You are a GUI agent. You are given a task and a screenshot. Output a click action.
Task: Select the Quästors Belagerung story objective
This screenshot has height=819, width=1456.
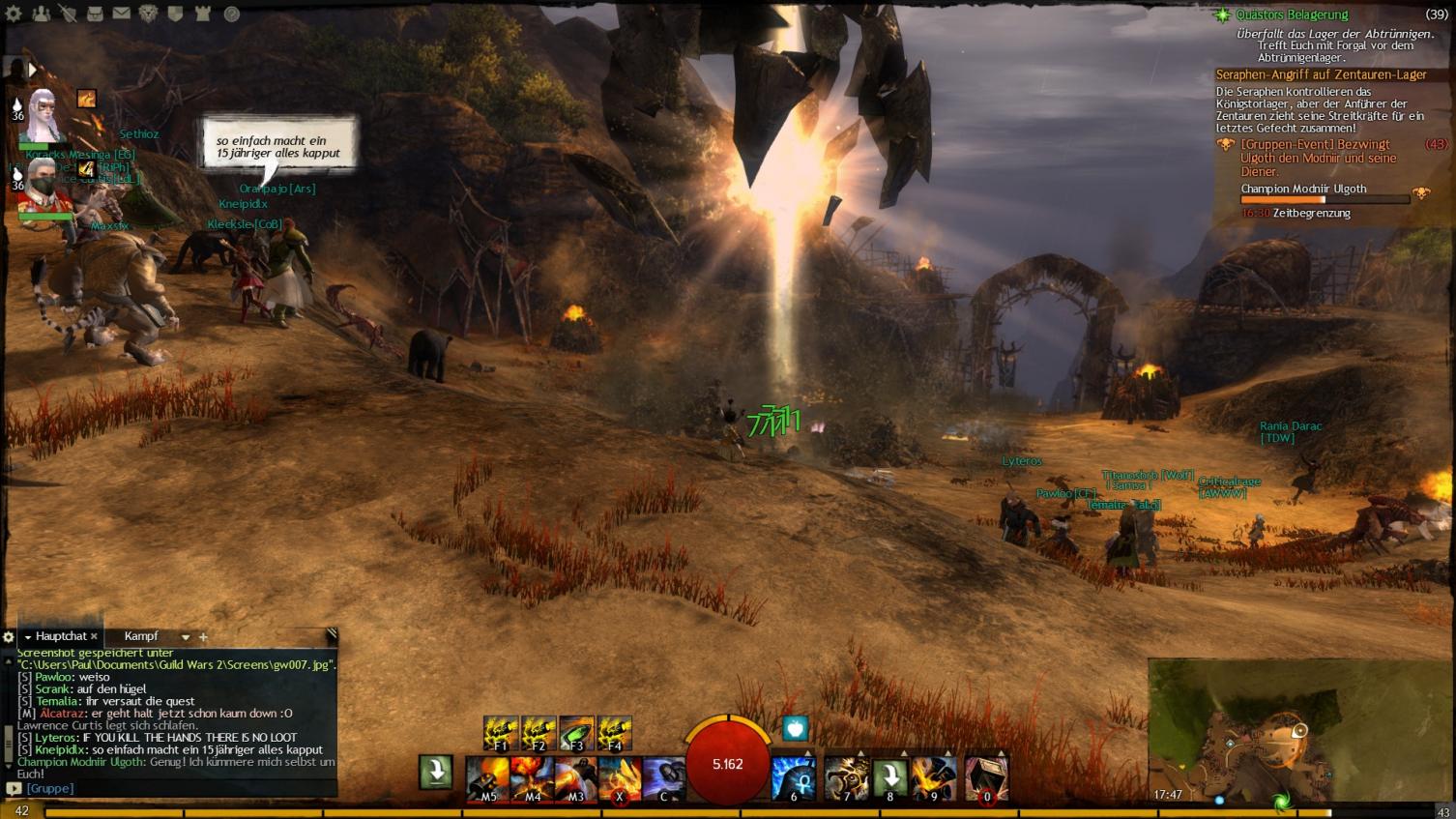click(x=1292, y=15)
